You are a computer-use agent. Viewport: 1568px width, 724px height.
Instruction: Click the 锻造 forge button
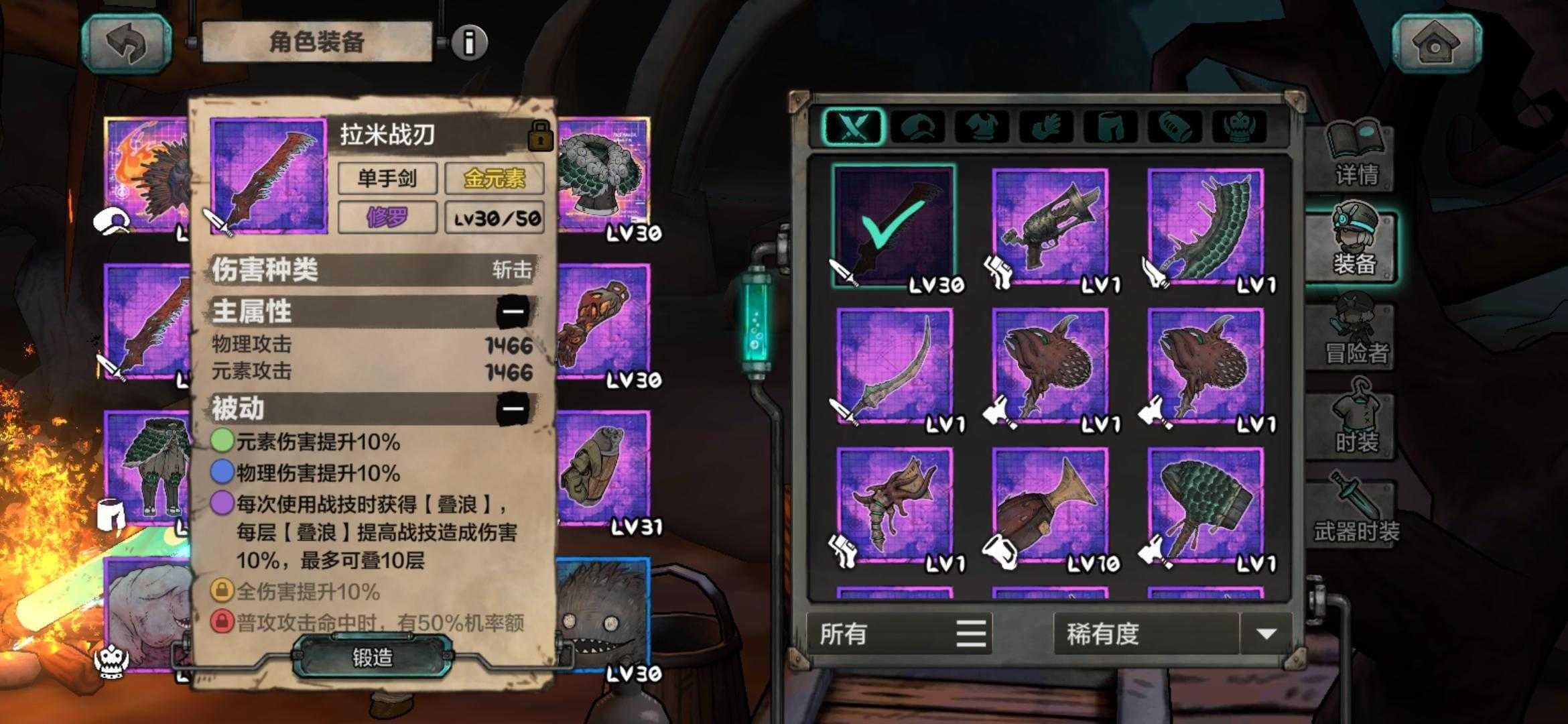click(373, 657)
